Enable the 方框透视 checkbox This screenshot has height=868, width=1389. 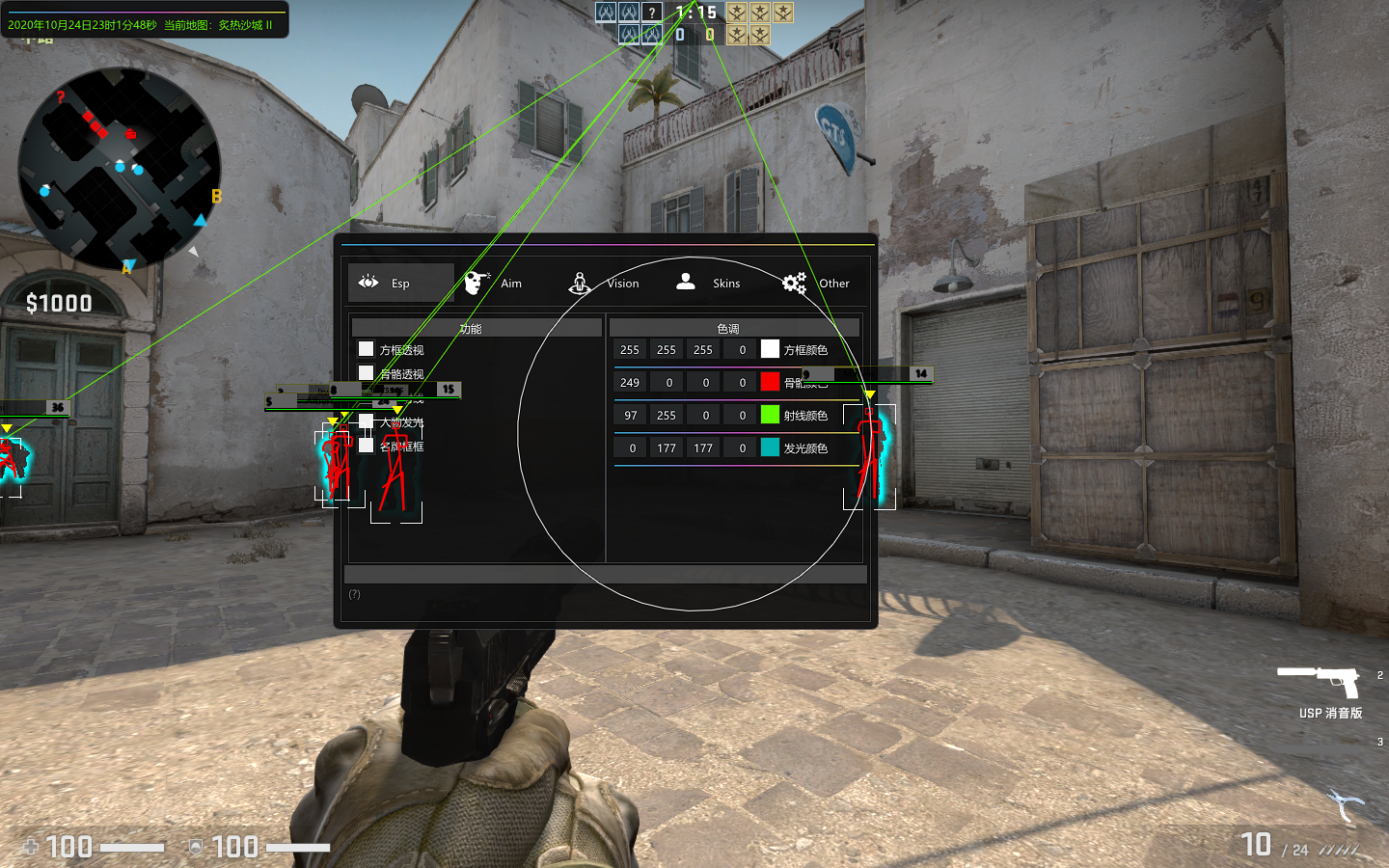coord(366,349)
